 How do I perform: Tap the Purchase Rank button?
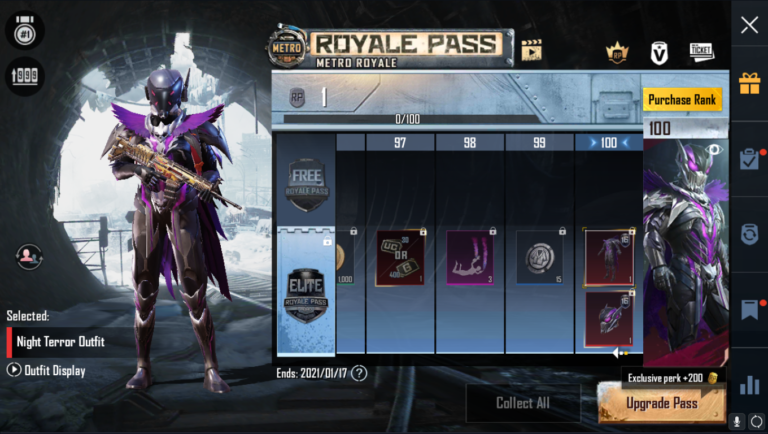click(683, 100)
